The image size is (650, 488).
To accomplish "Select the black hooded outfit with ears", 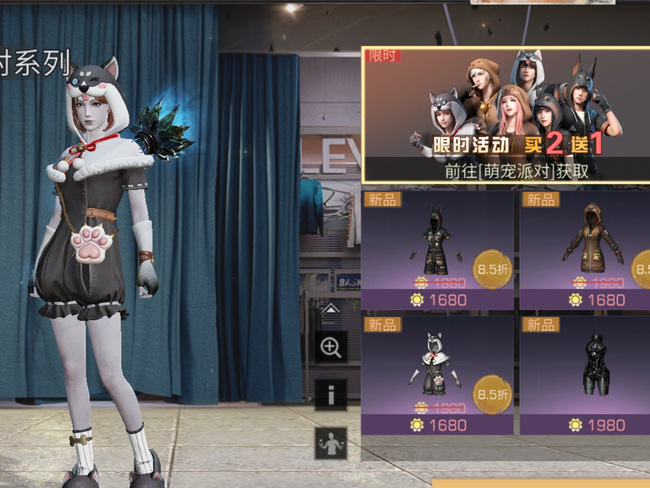I will (437, 248).
